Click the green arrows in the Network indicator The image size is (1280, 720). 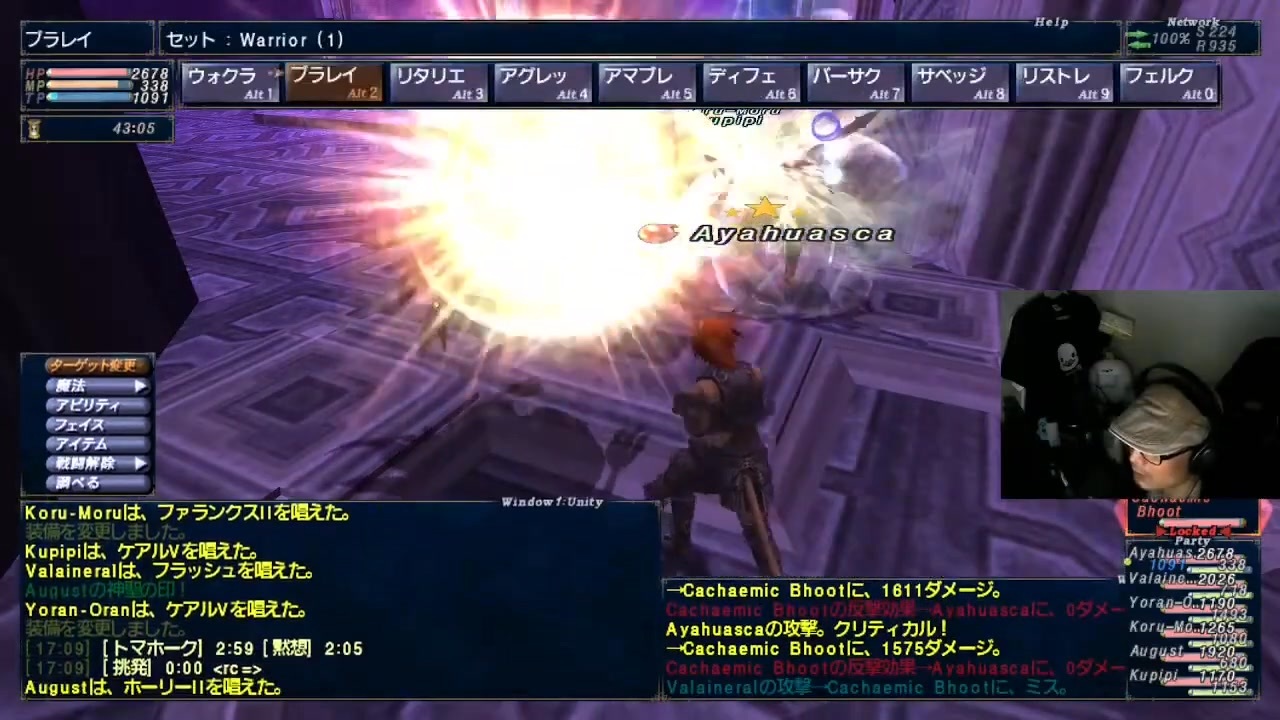[x=1137, y=40]
